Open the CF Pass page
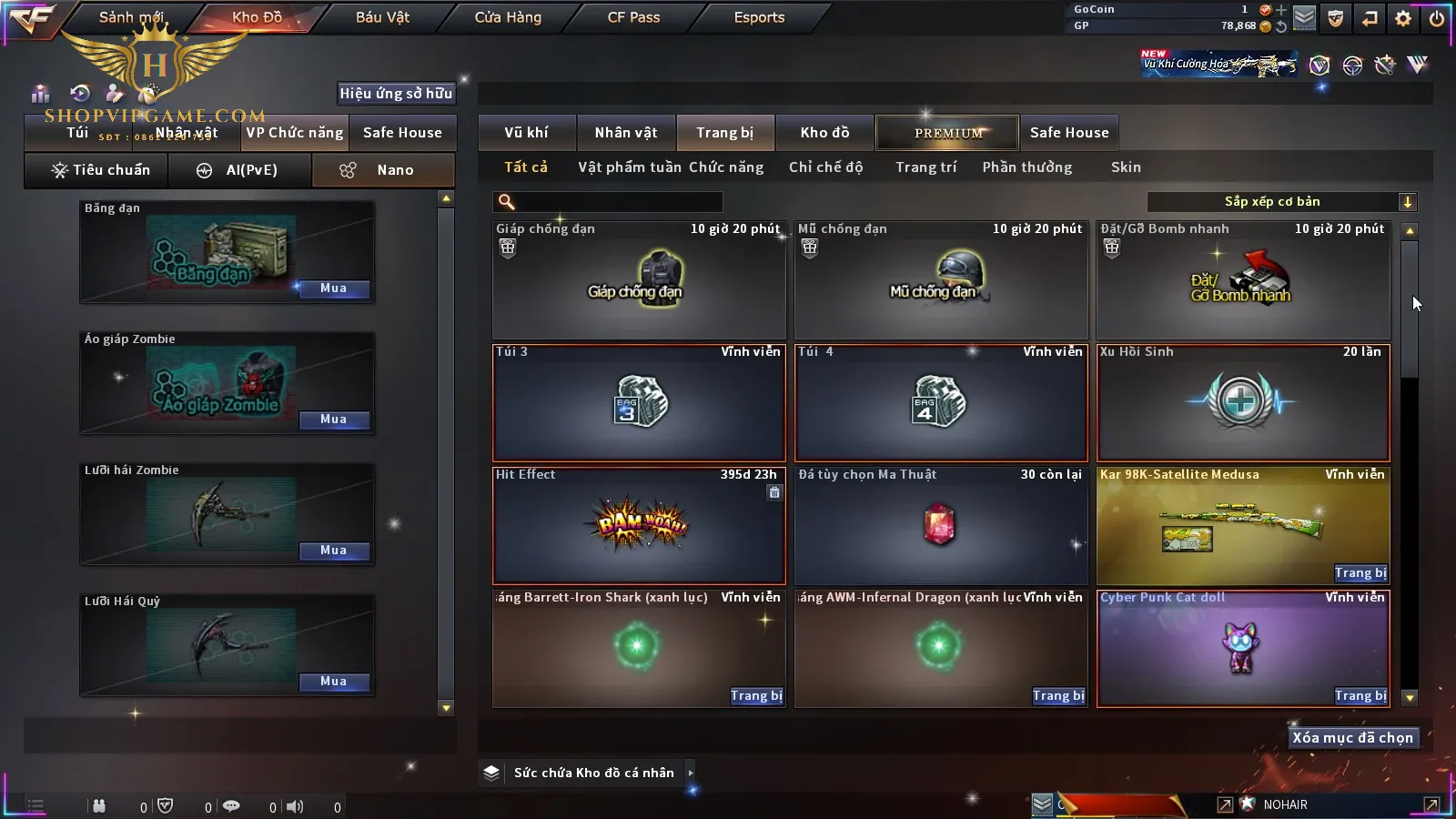1456x819 pixels. (633, 17)
